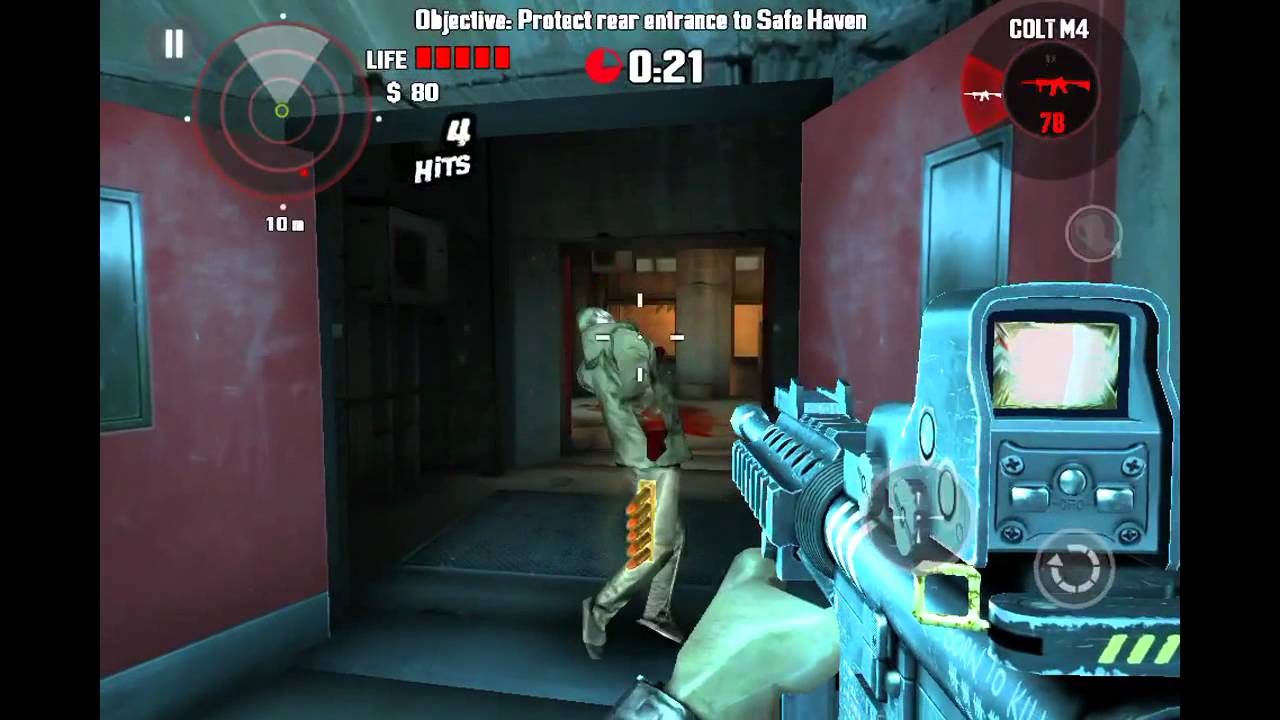Pause the game
The image size is (1280, 720).
[174, 44]
